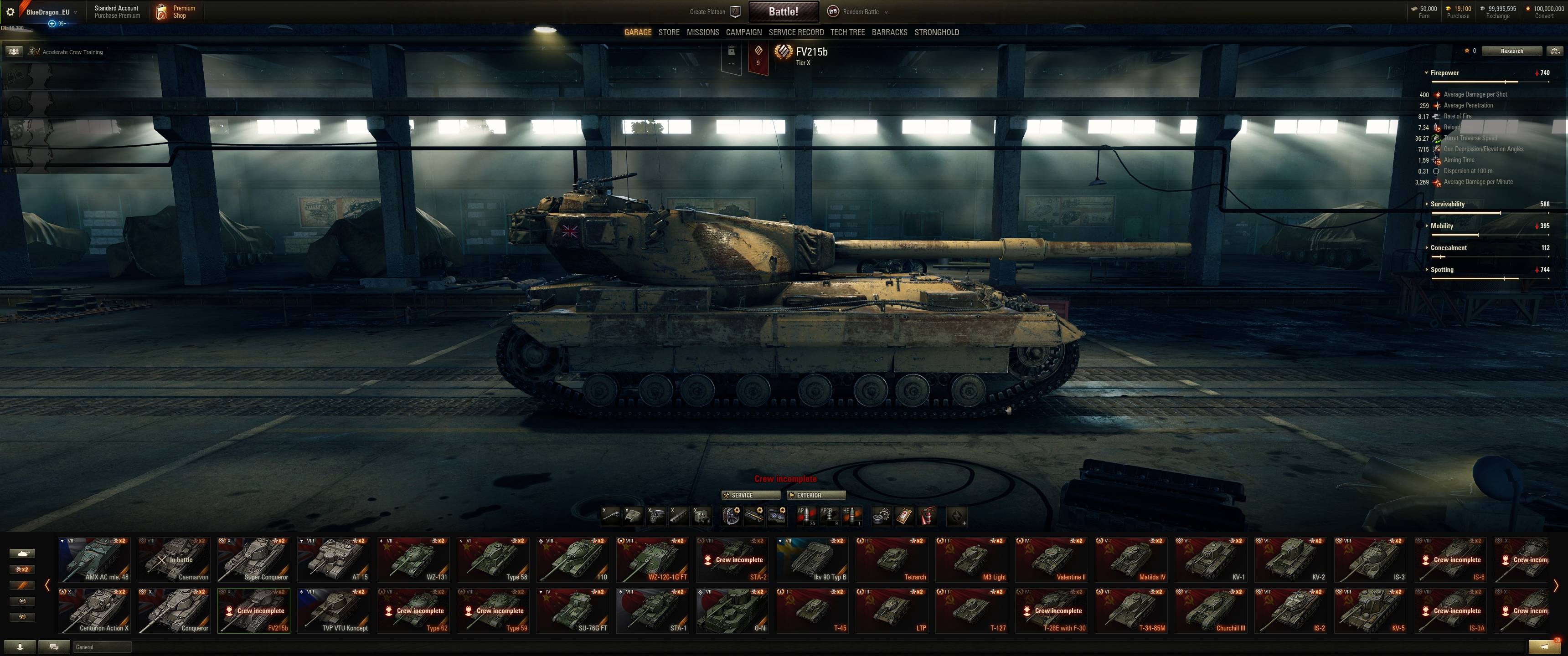This screenshot has height=656, width=1568.
Task: Choose the KV-5 tank in carousel
Action: pyautogui.click(x=1371, y=610)
